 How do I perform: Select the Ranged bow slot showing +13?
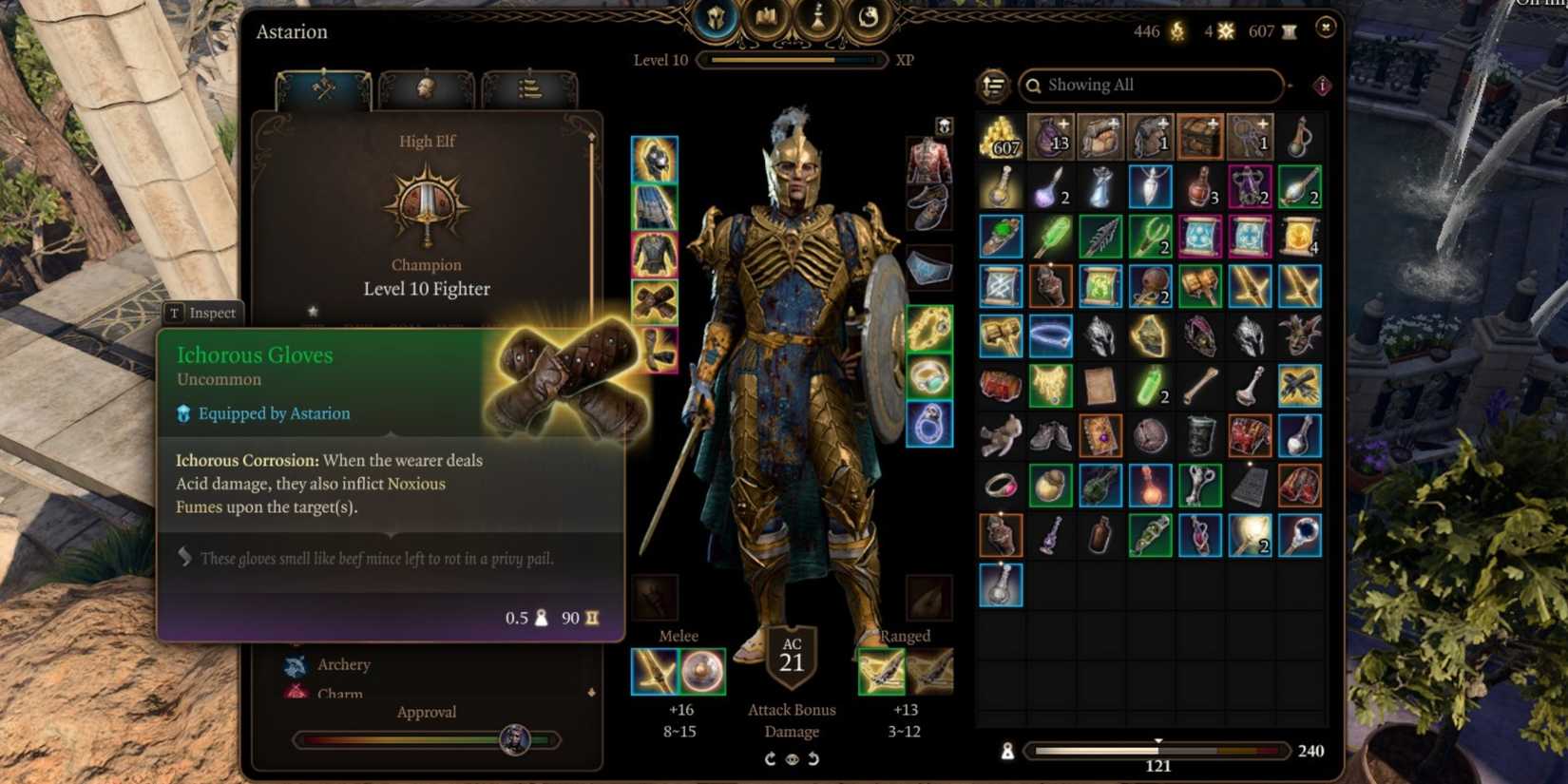point(882,671)
